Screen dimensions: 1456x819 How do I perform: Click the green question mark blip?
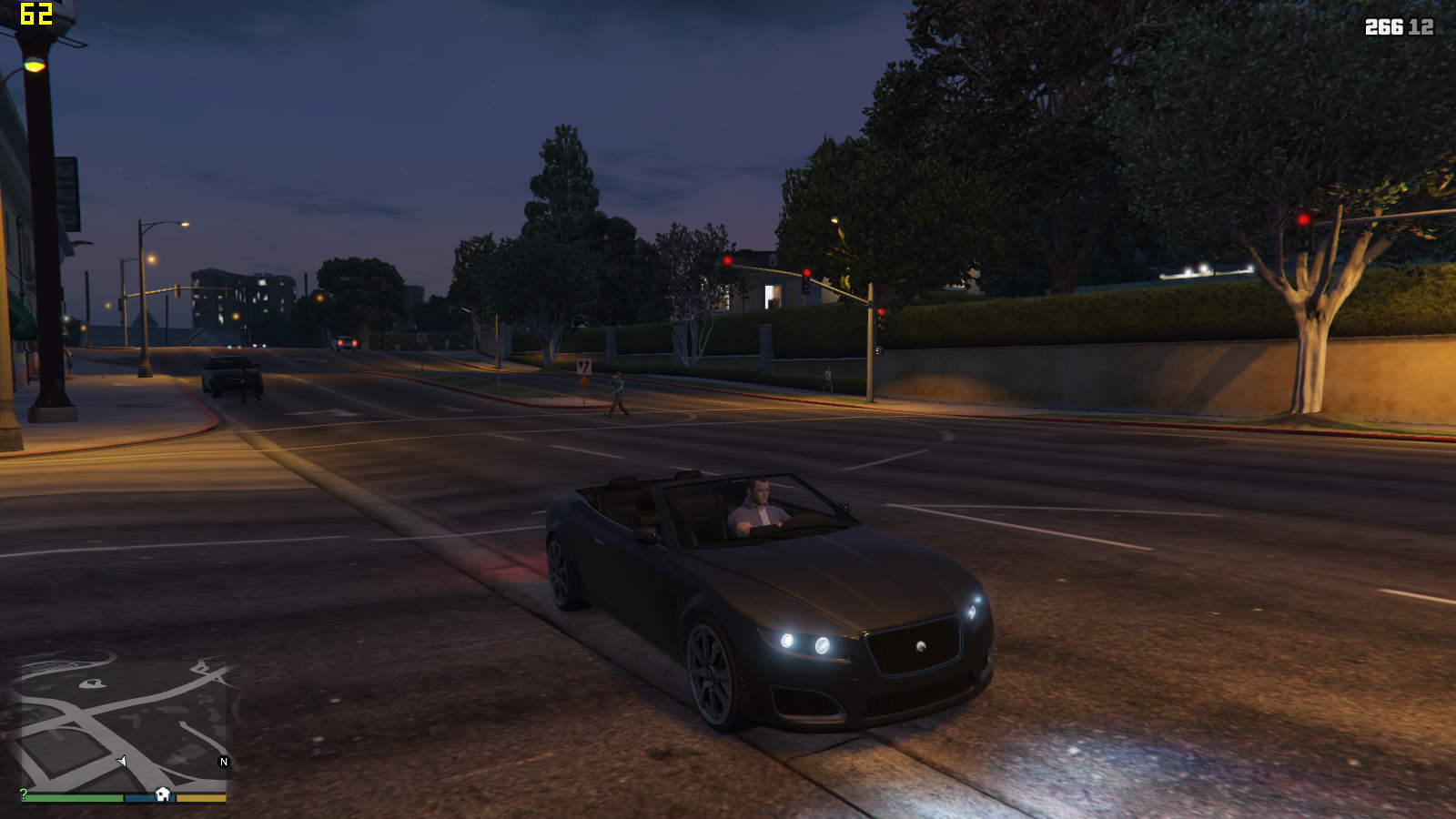coord(24,794)
